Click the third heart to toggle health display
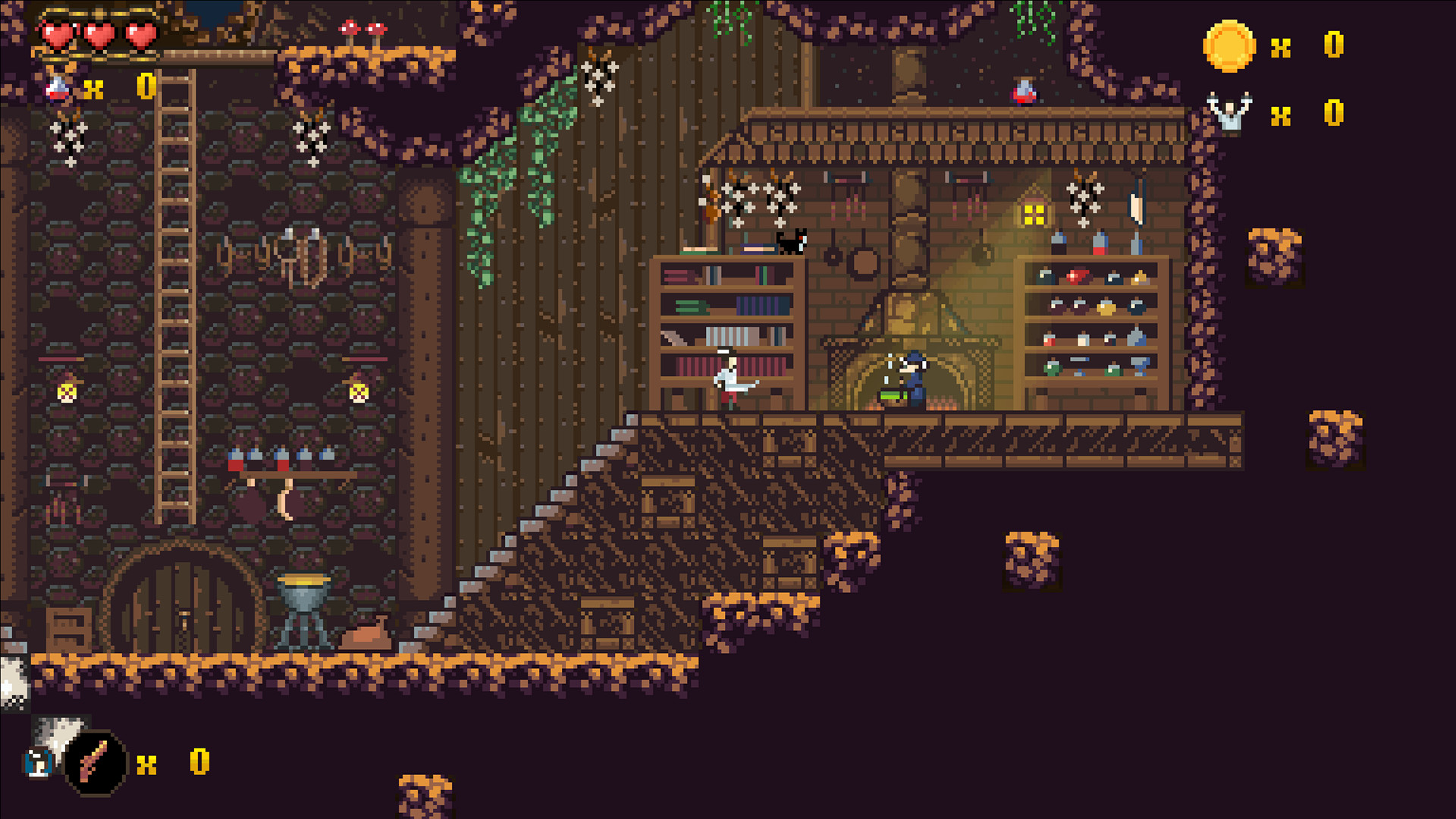 [139, 36]
